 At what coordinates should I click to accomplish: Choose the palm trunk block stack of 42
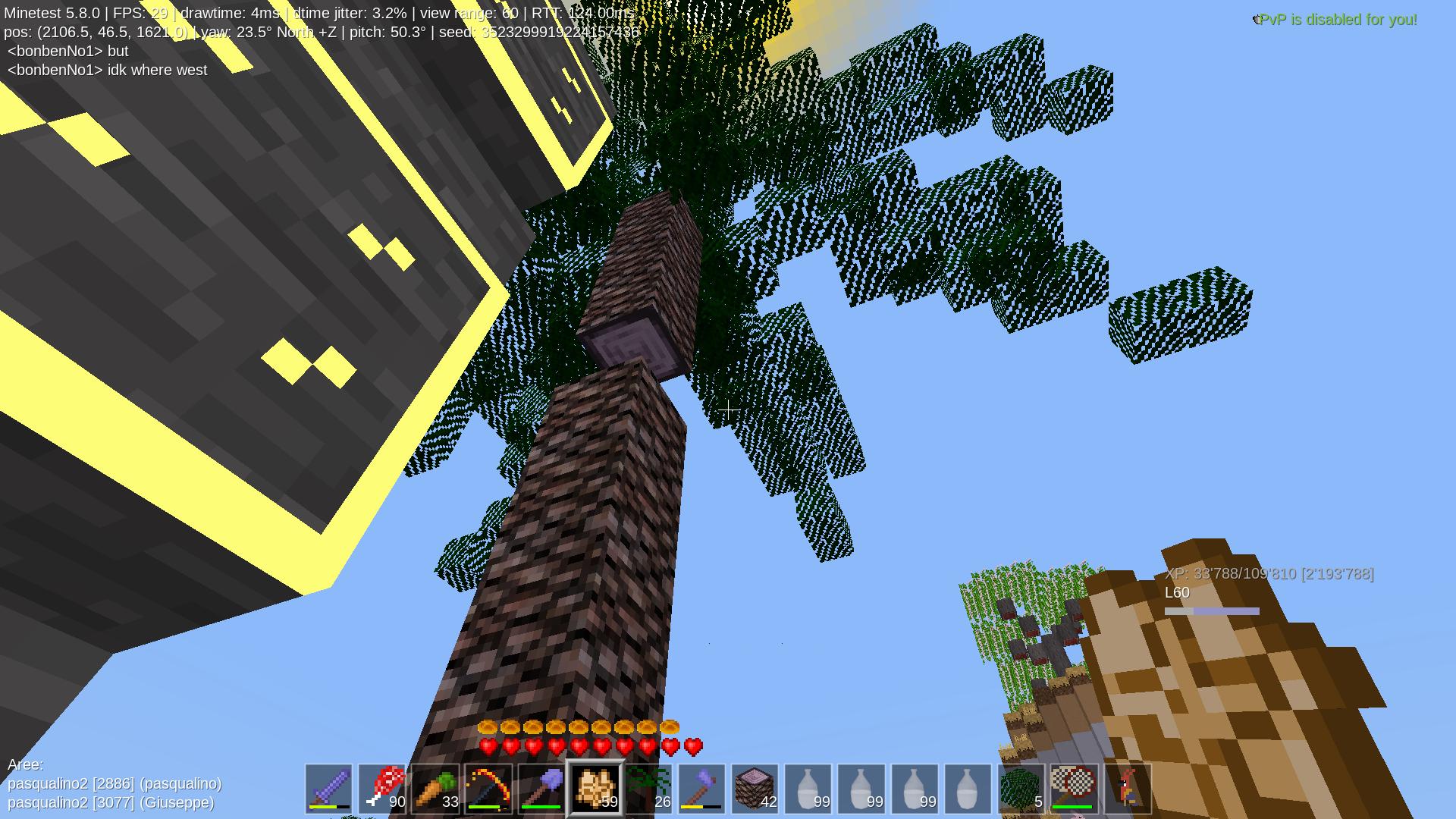[x=755, y=789]
